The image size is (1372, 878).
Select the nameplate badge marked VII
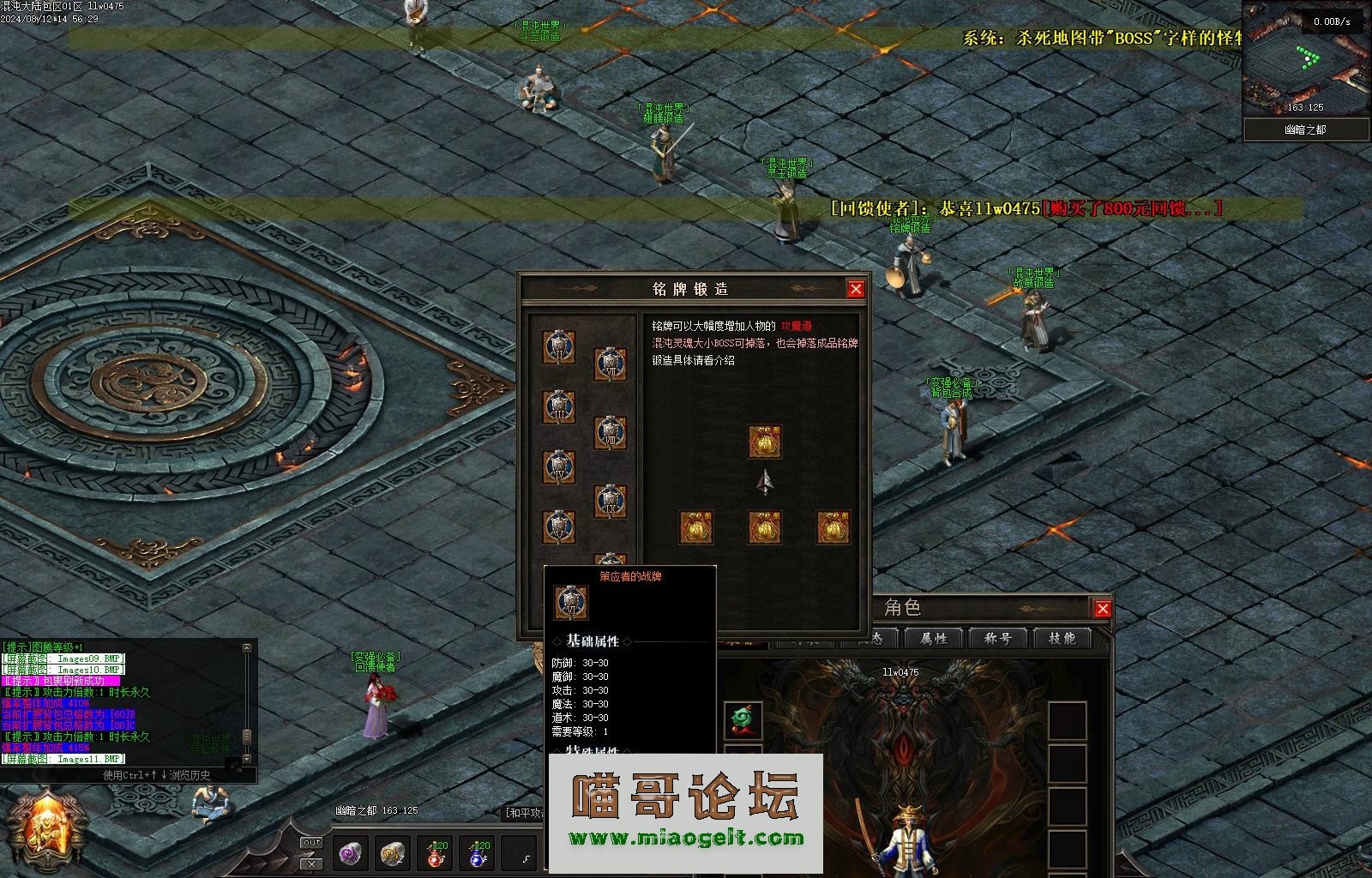[x=611, y=365]
